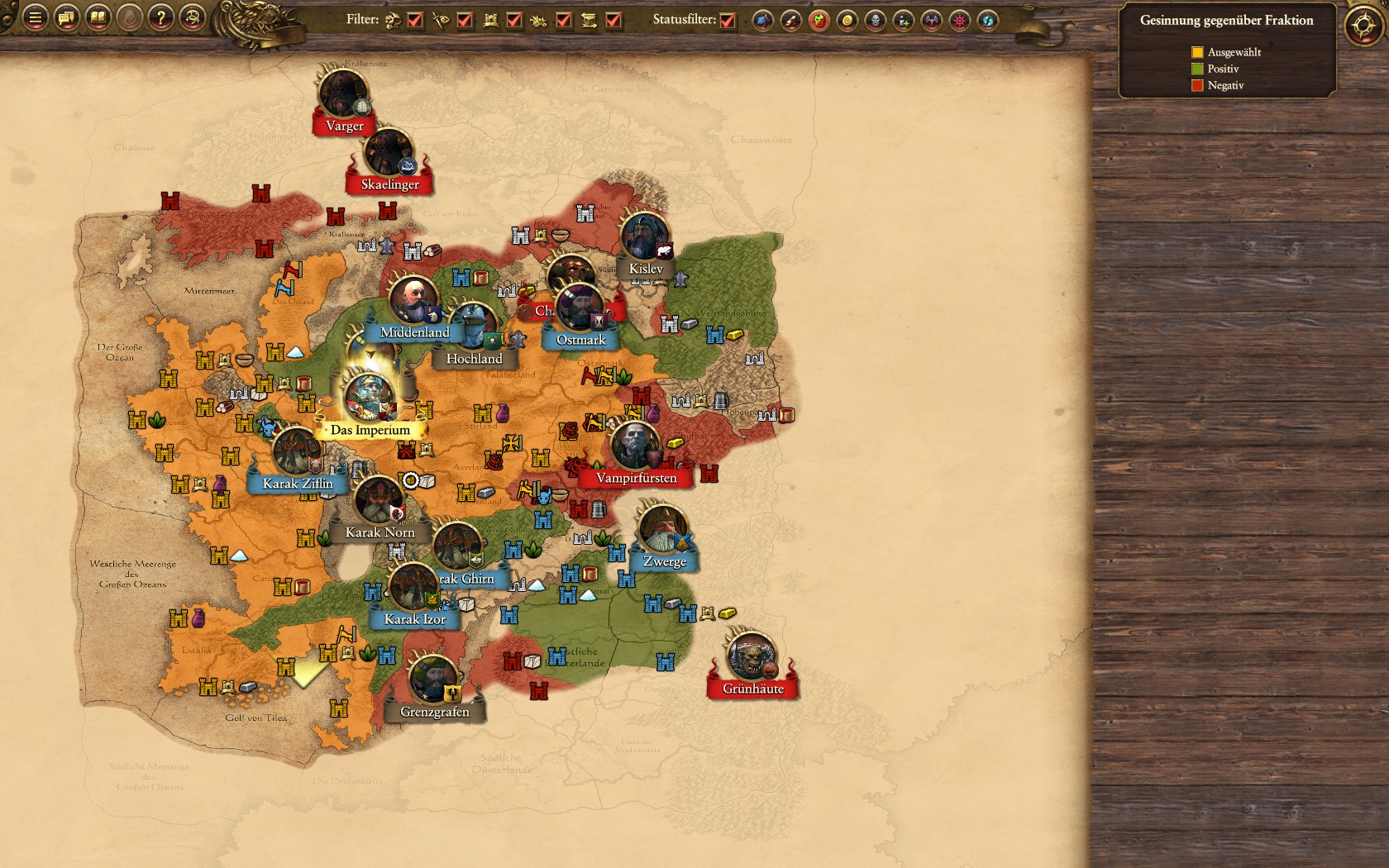Choose the Zwerge faction marker
This screenshot has width=1389, height=868.
coord(663,530)
